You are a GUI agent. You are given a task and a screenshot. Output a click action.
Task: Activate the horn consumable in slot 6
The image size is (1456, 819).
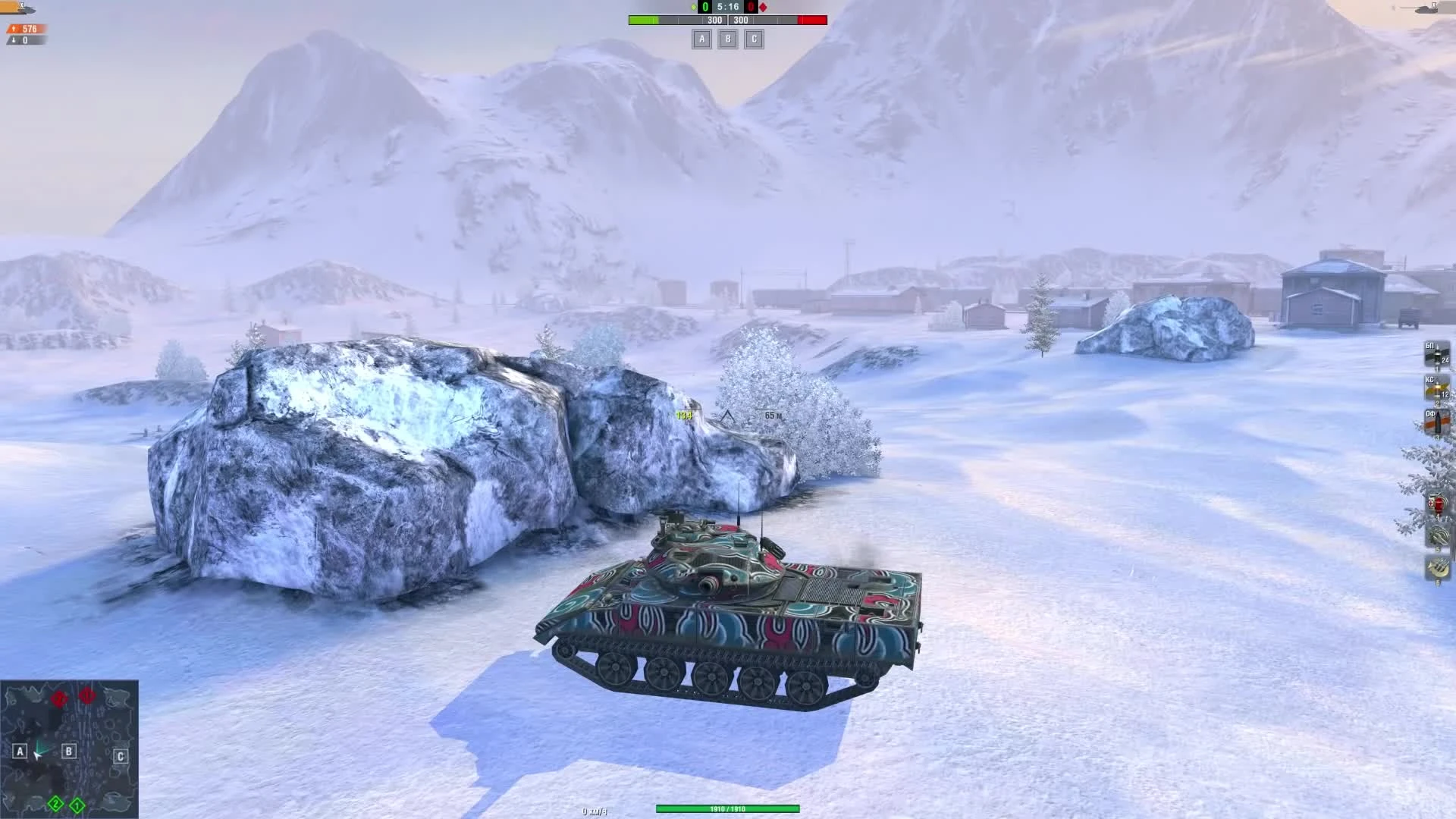pyautogui.click(x=1438, y=567)
